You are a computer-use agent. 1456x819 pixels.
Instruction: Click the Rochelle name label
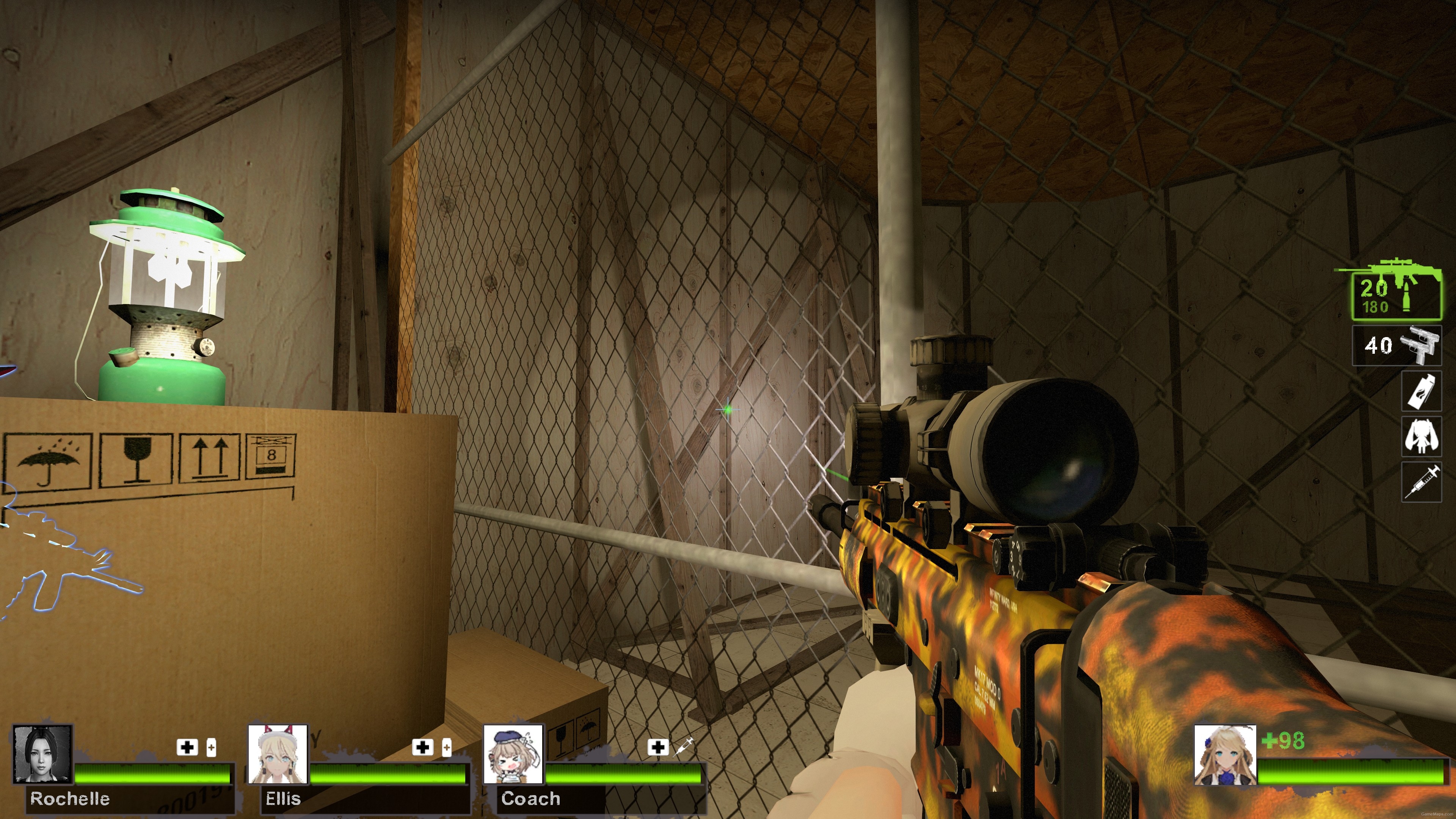pos(71,799)
